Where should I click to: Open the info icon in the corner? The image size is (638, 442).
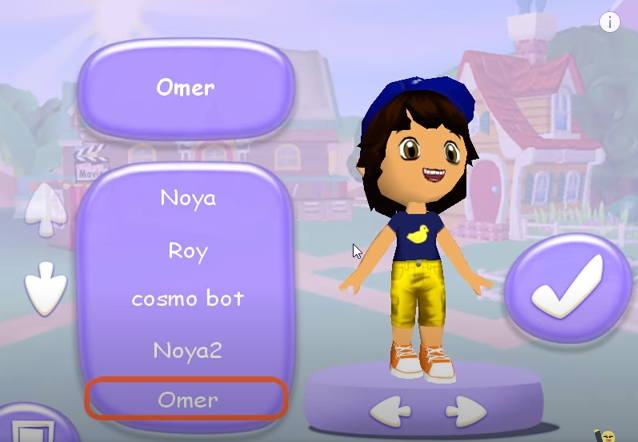coord(610,22)
